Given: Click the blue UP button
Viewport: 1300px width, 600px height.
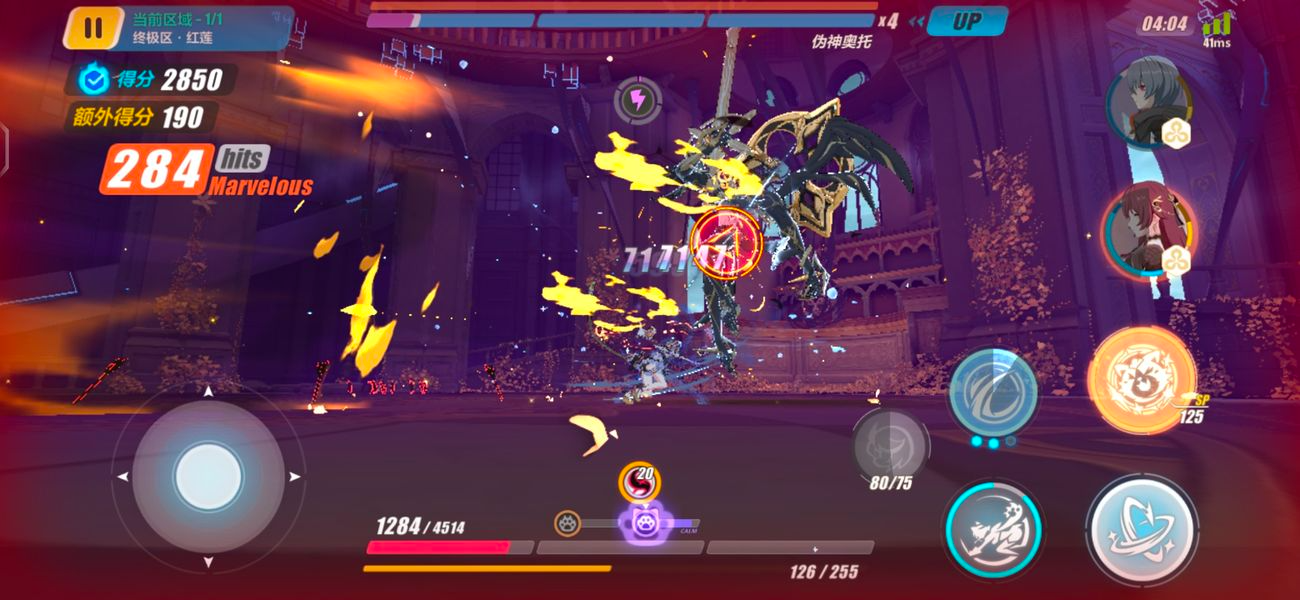Looking at the screenshot, I should [966, 21].
